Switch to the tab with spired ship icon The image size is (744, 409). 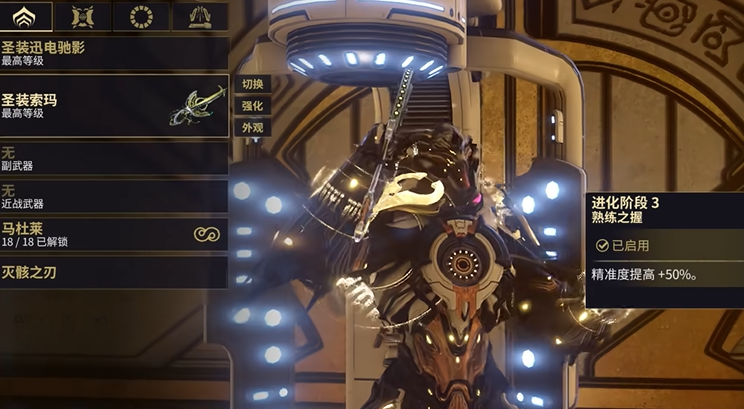pos(200,16)
